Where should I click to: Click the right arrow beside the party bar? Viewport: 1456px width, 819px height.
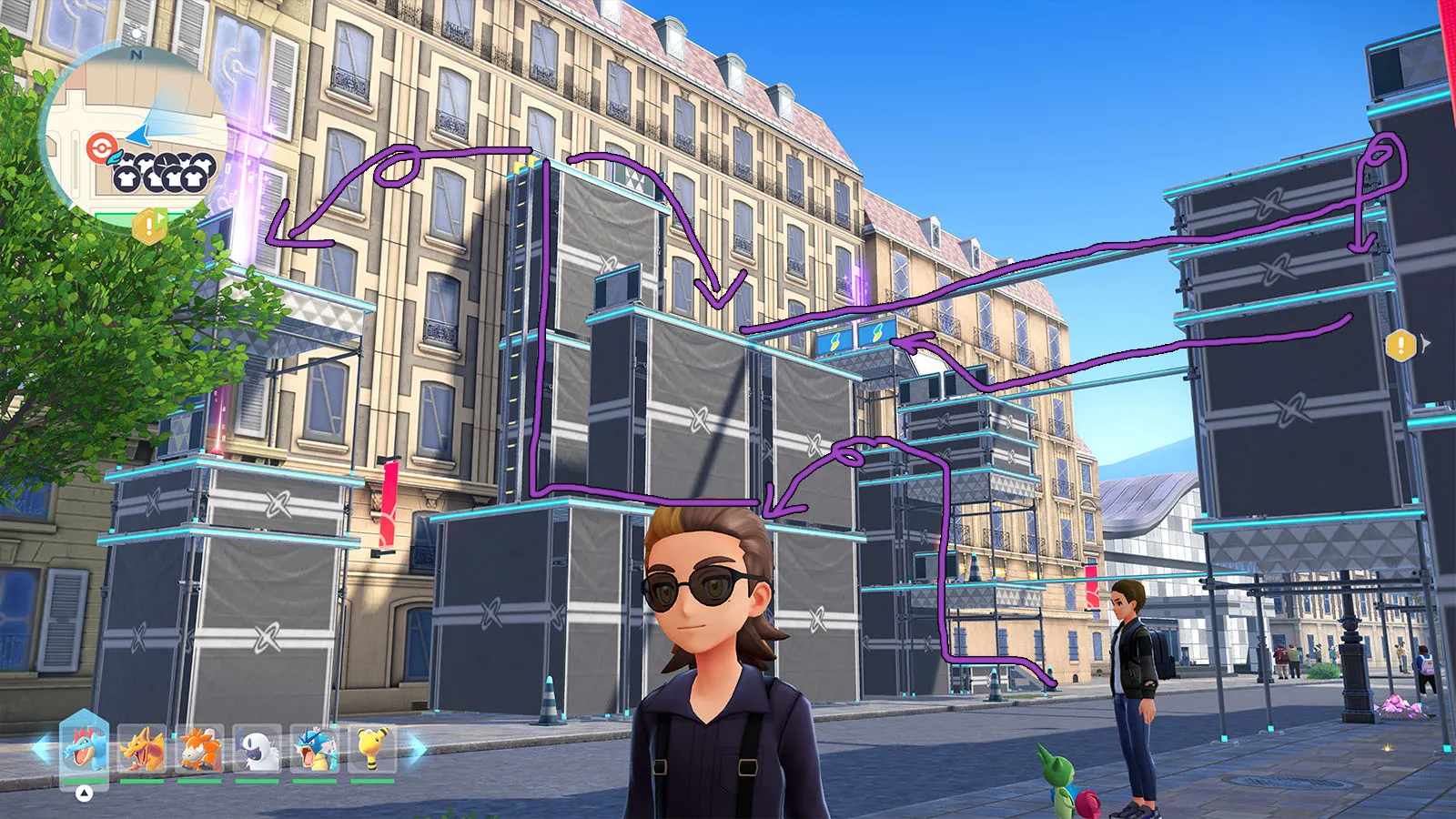[417, 749]
